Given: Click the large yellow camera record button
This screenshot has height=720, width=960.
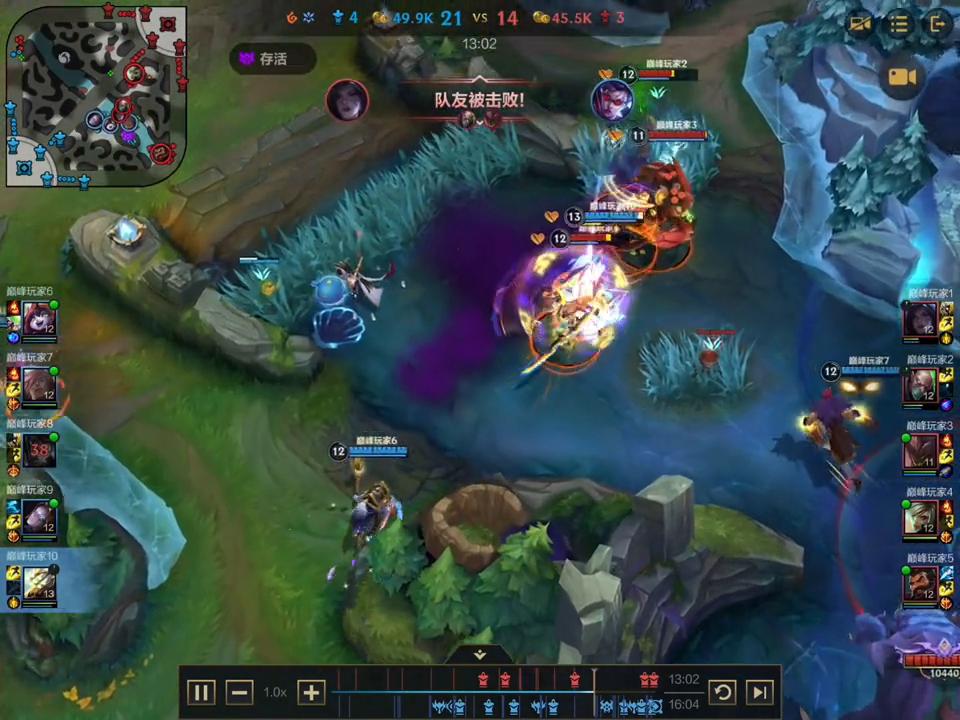Looking at the screenshot, I should click(902, 77).
